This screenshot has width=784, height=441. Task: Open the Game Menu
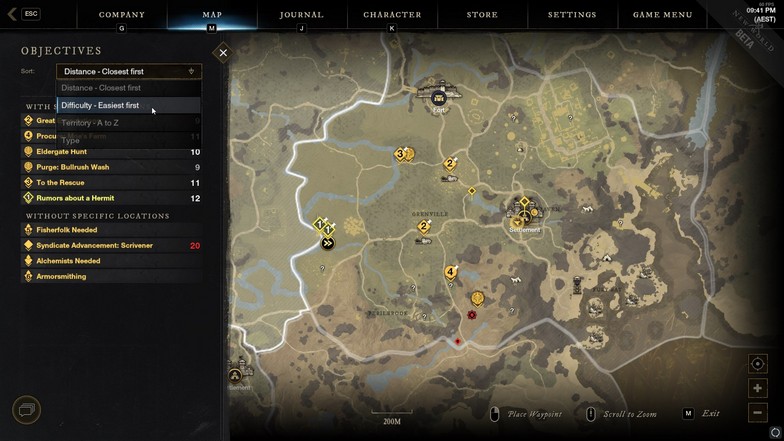click(662, 15)
